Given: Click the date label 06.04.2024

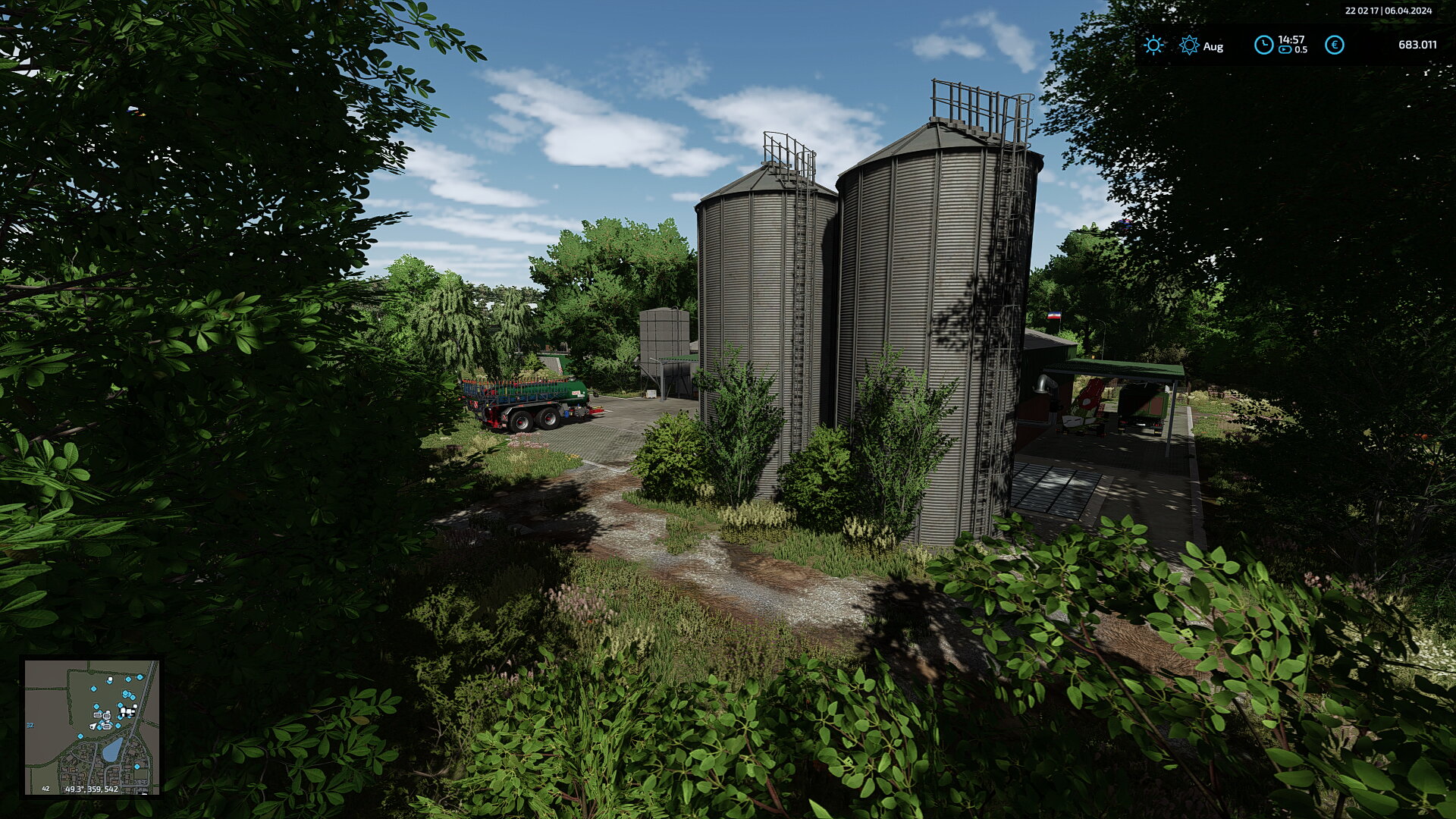Looking at the screenshot, I should (1409, 11).
